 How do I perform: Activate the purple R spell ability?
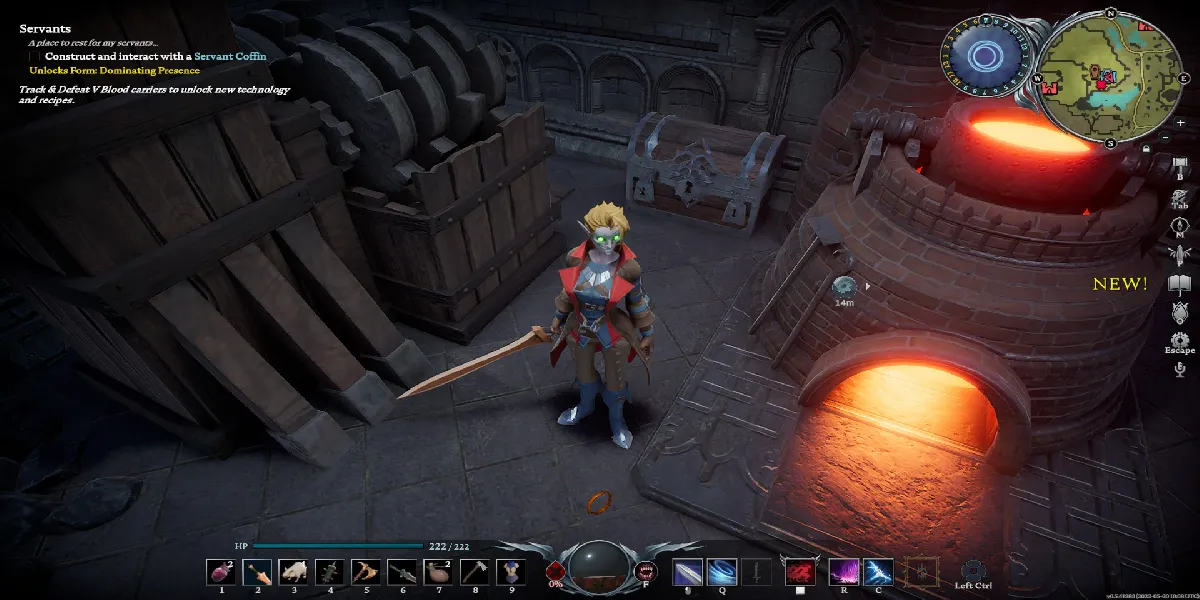[x=844, y=572]
